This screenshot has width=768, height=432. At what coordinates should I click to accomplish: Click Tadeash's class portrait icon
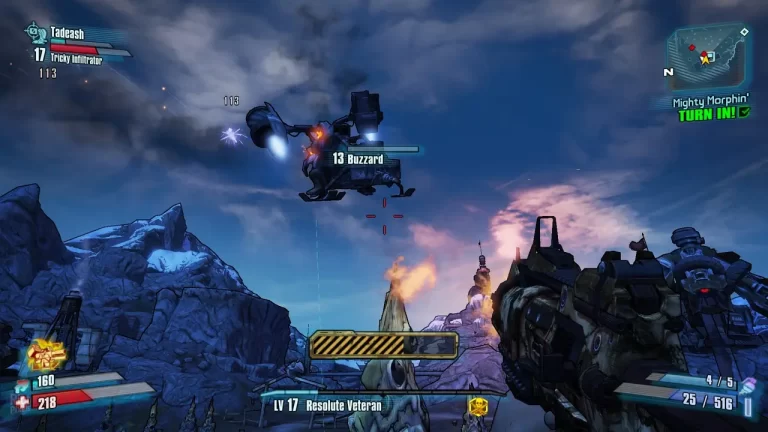click(34, 32)
